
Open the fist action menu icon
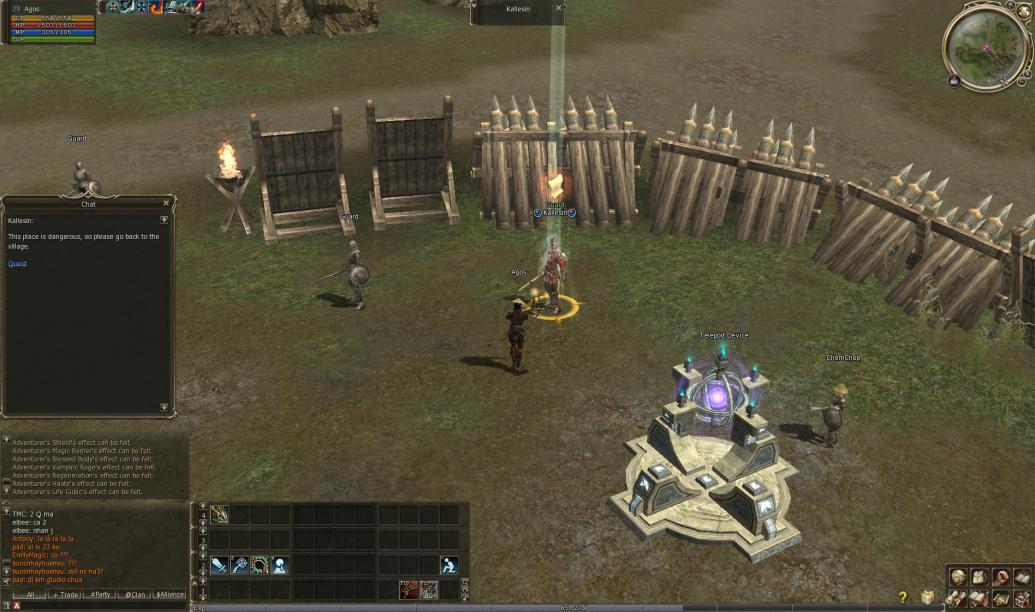click(x=1000, y=578)
